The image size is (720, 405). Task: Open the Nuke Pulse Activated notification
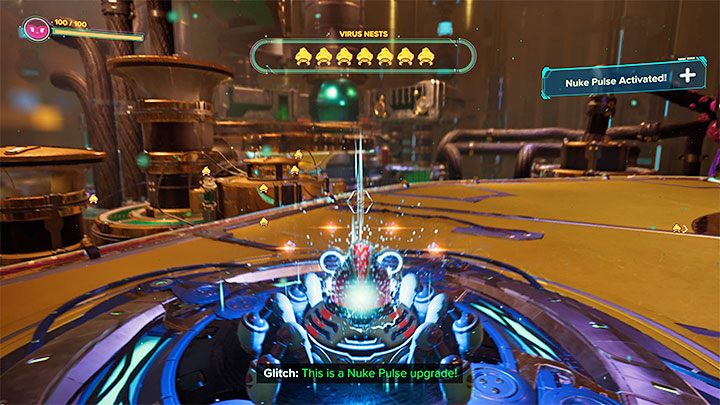click(x=612, y=77)
